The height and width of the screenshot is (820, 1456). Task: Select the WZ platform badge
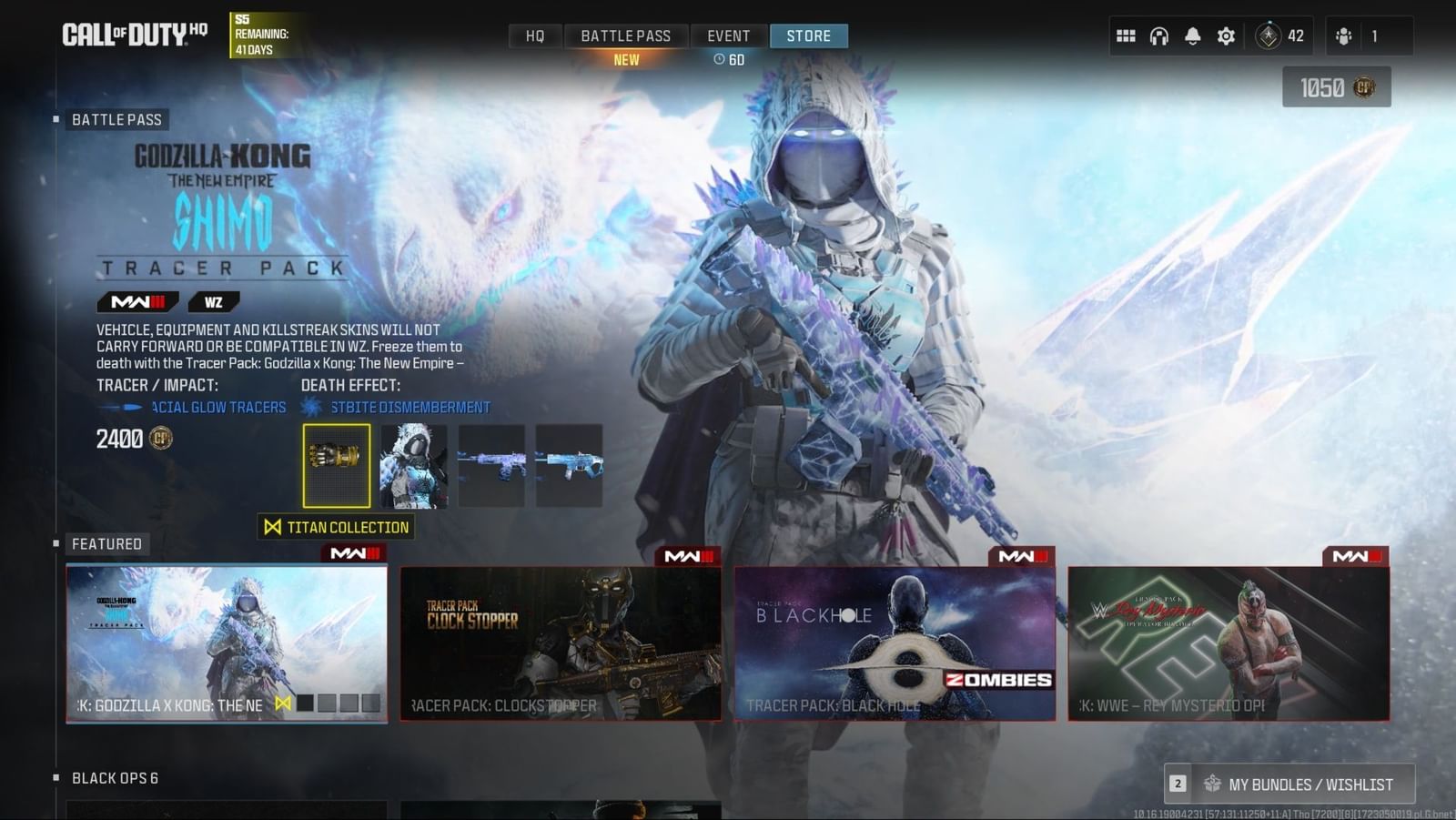[213, 301]
